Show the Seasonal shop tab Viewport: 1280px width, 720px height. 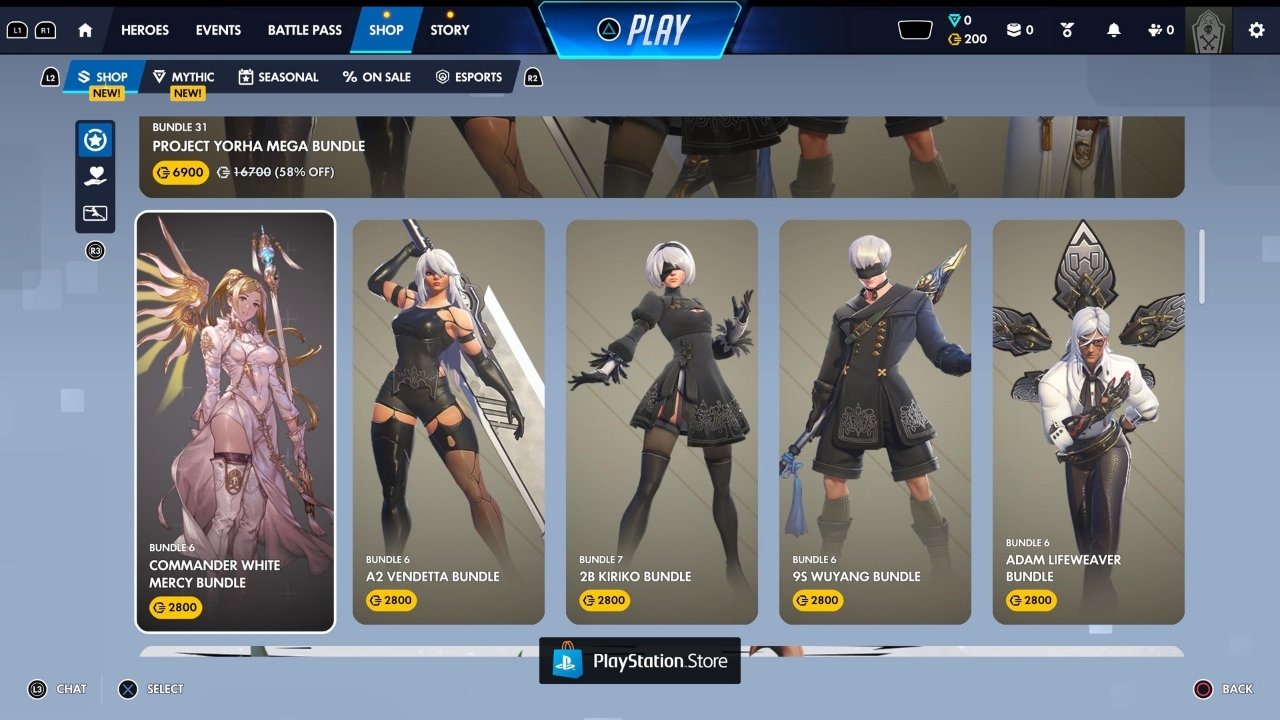pyautogui.click(x=278, y=77)
